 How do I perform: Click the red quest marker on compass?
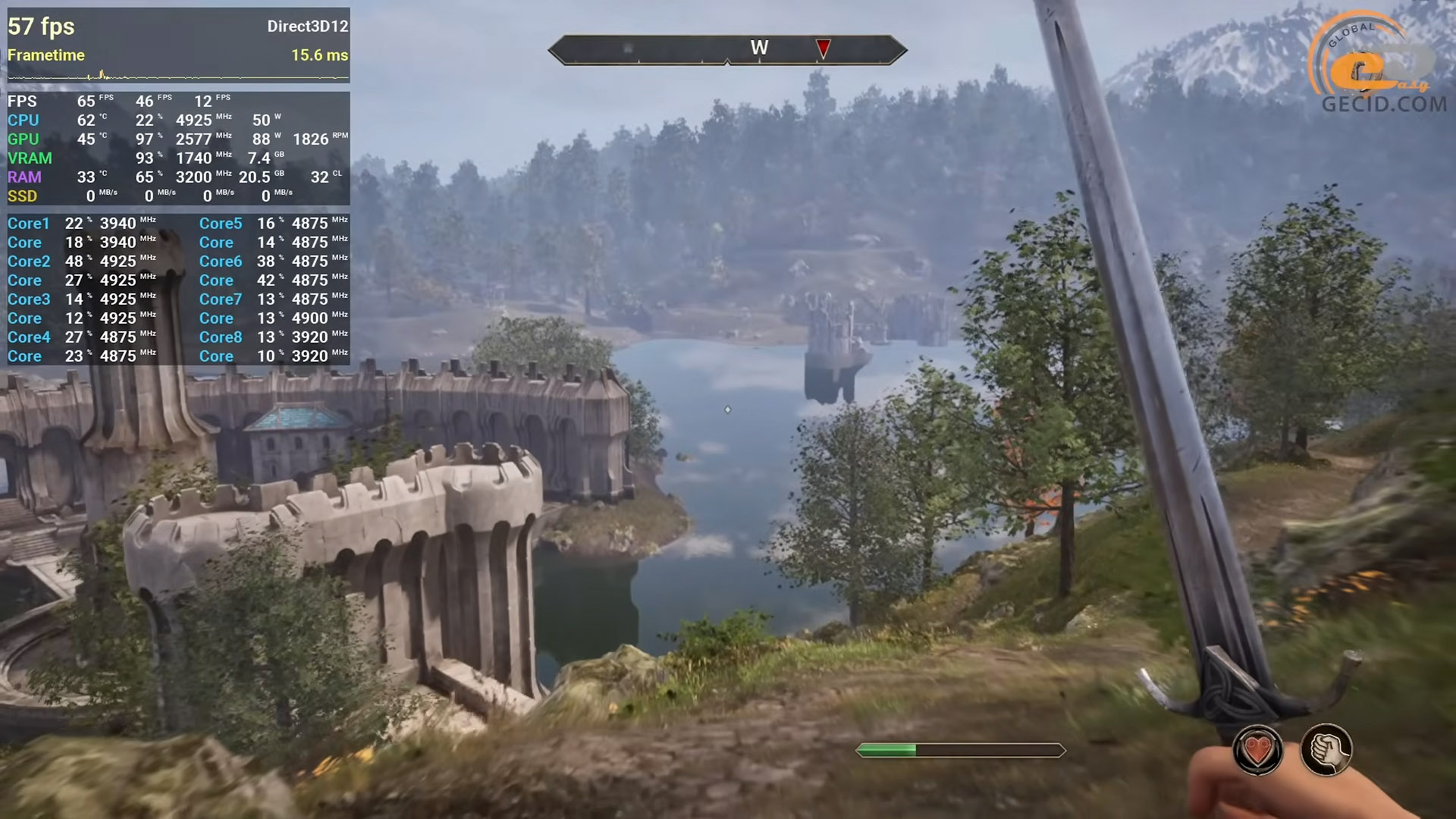pyautogui.click(x=823, y=49)
